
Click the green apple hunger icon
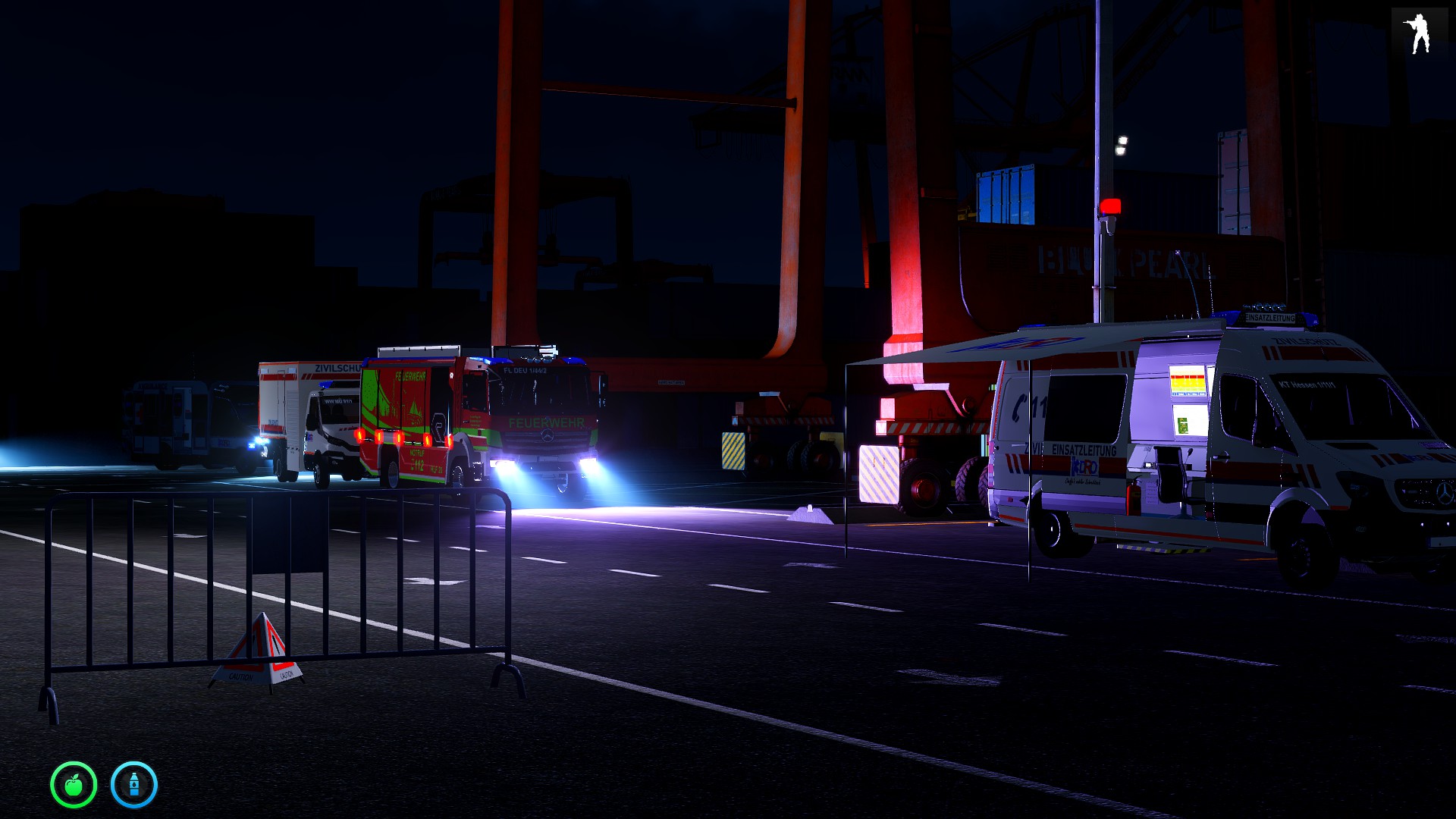(74, 785)
